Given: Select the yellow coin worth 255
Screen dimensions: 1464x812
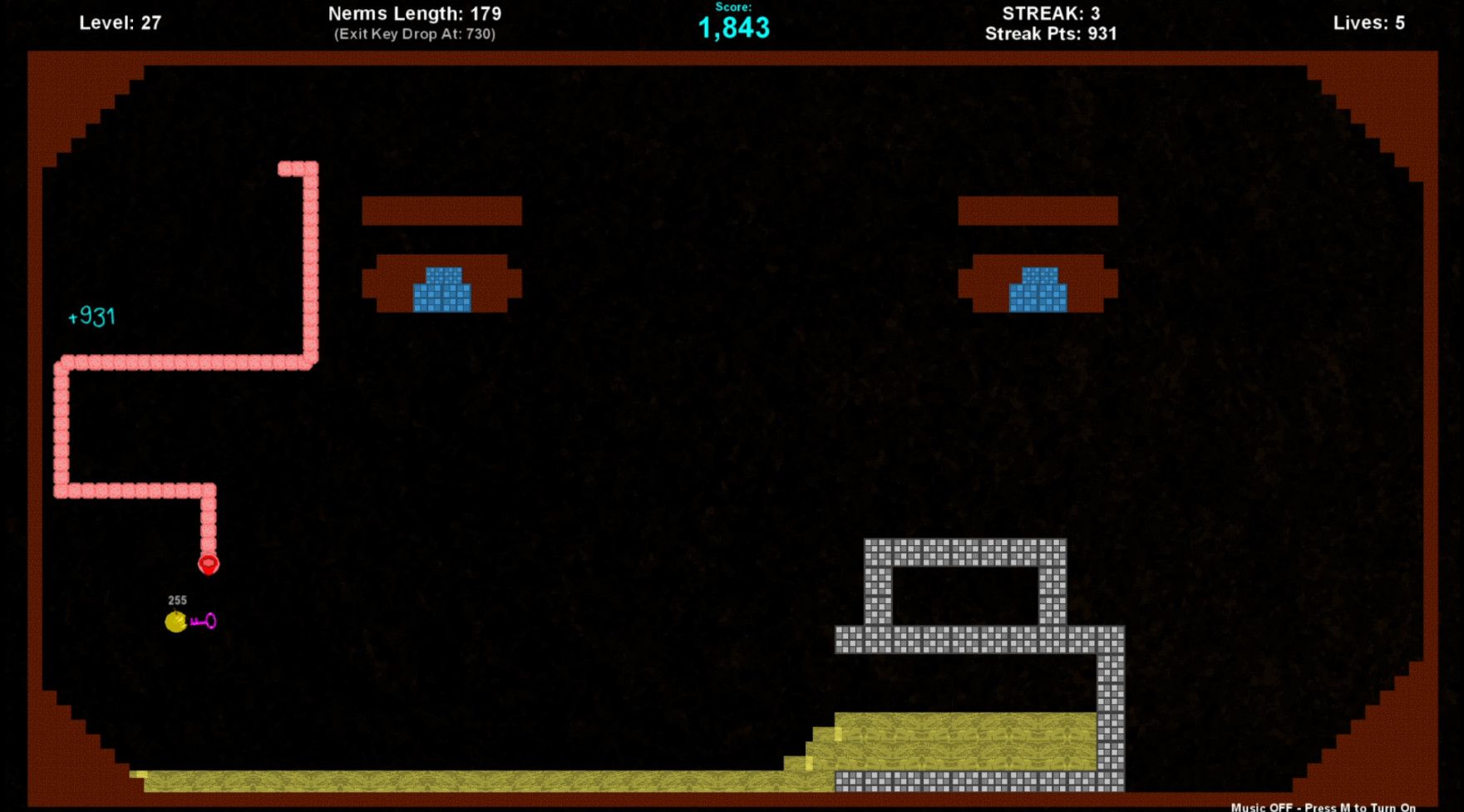Looking at the screenshot, I should pos(175,622).
